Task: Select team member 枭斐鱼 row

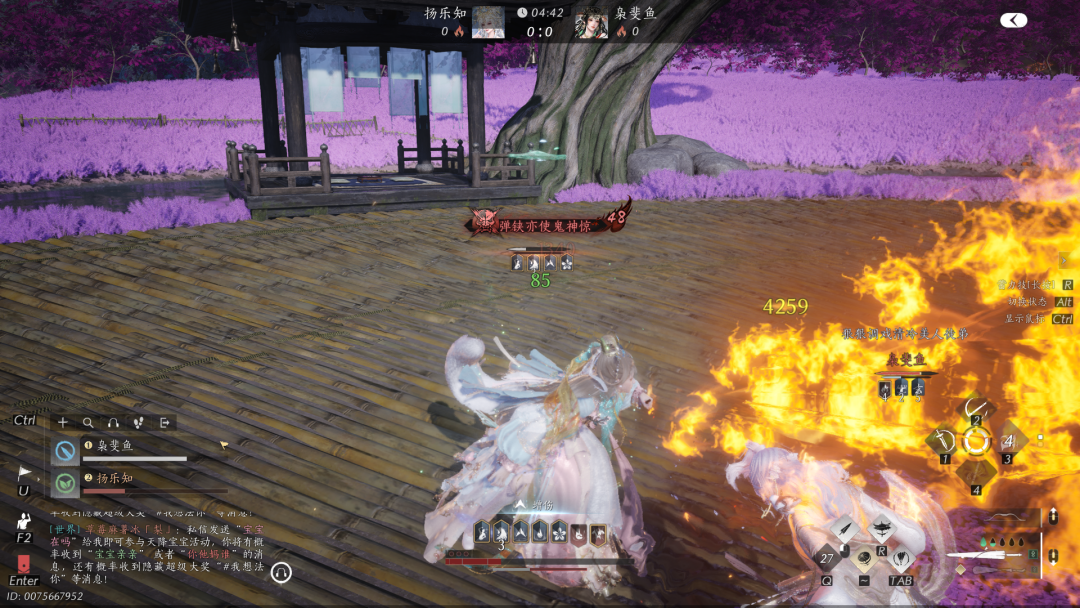Action: click(130, 451)
